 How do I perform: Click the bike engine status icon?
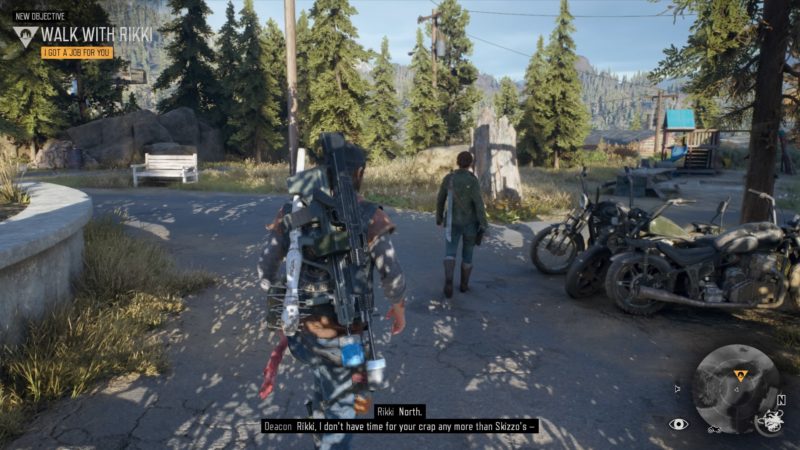769,423
